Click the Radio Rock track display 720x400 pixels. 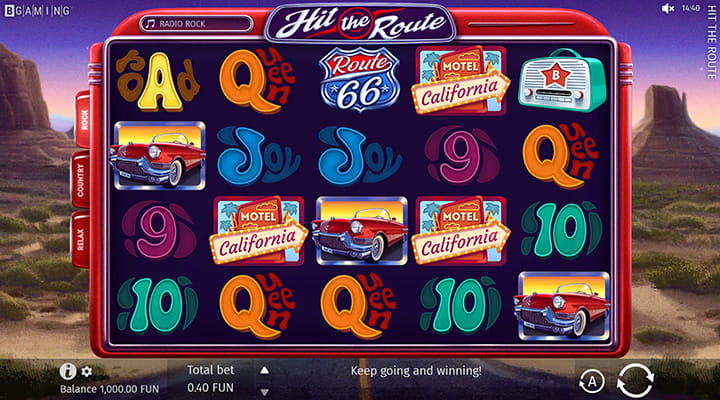195,23
